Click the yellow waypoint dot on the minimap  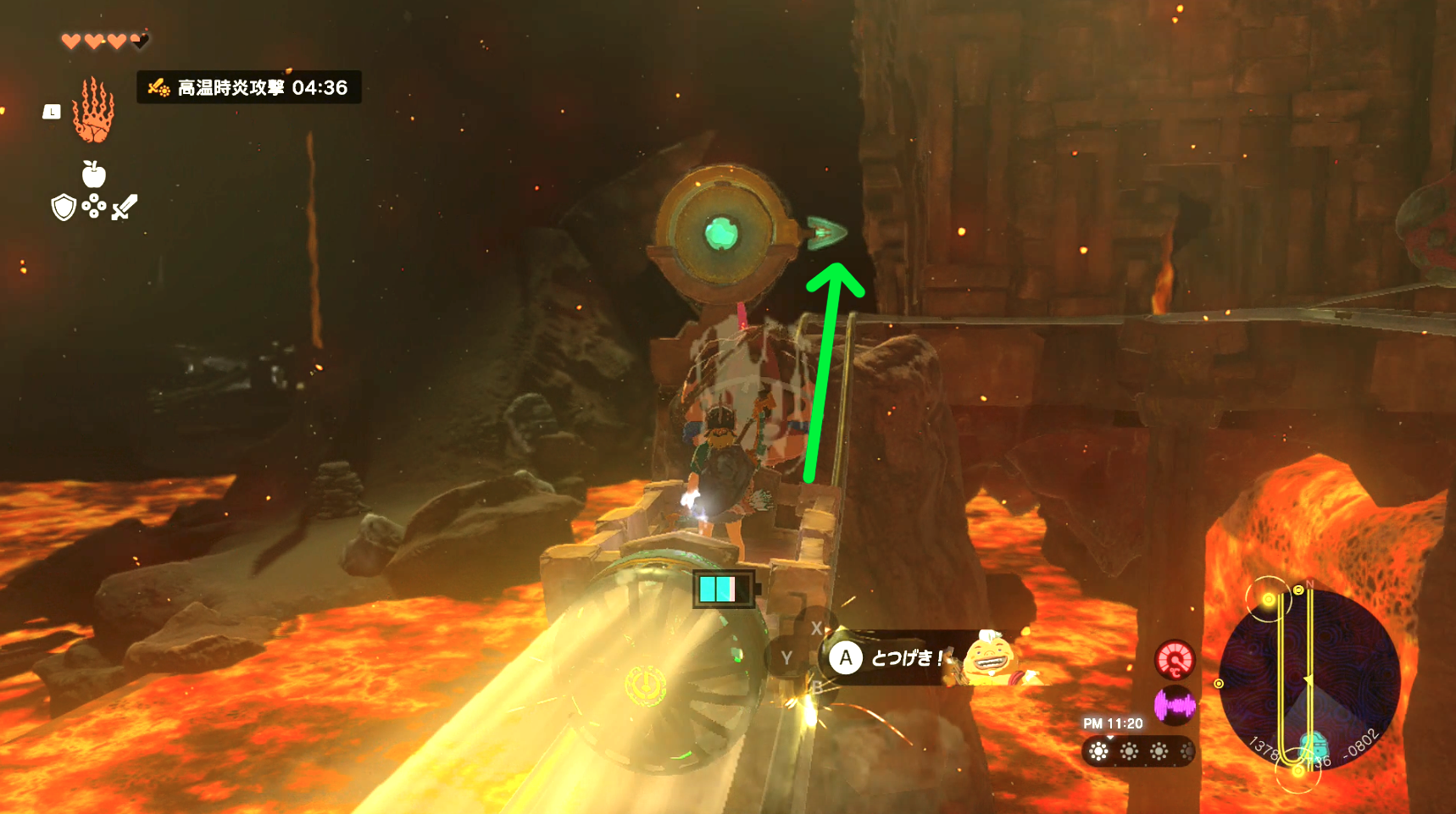click(x=1269, y=600)
